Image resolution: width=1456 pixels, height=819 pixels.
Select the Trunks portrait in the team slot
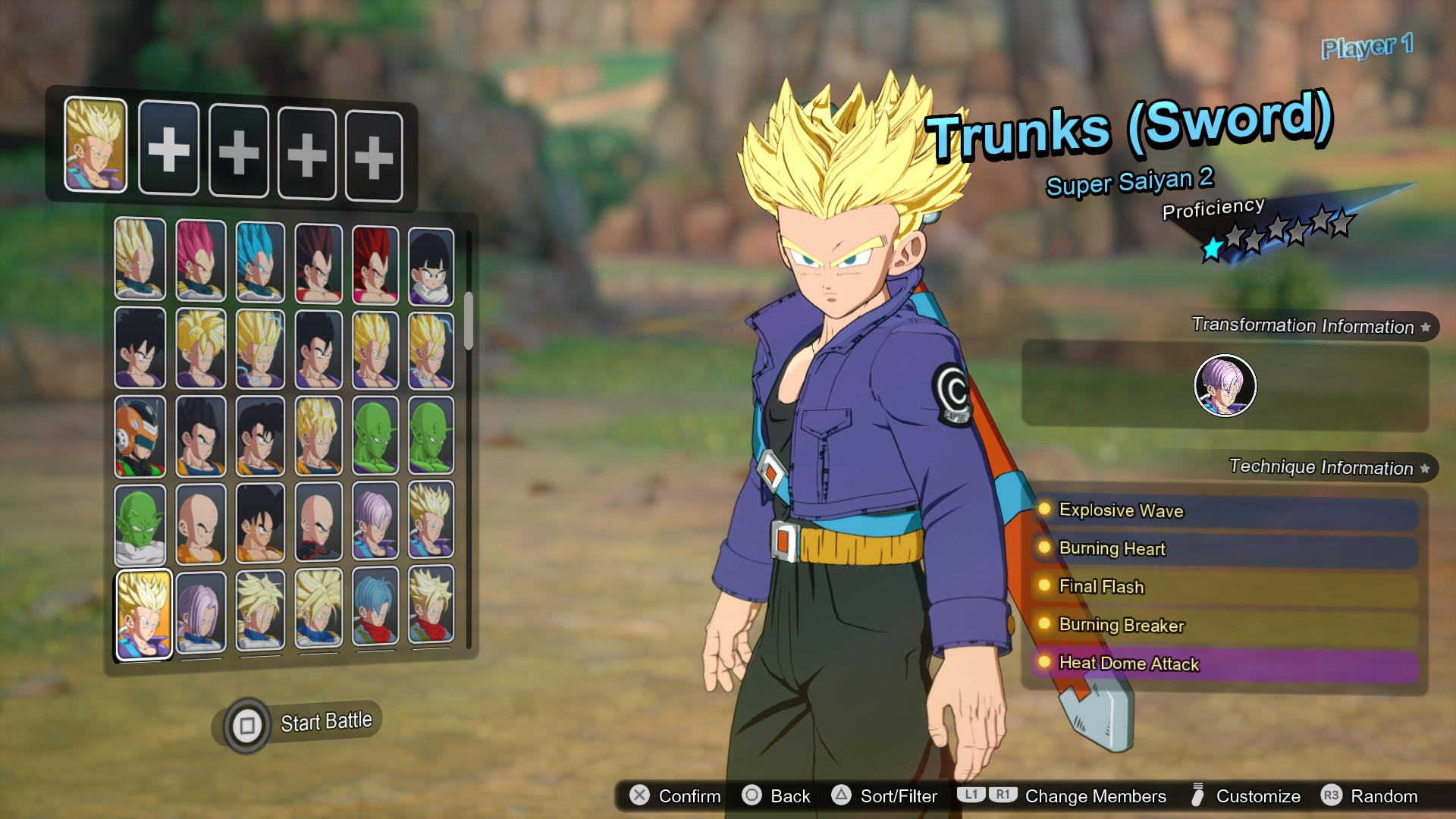(x=96, y=145)
